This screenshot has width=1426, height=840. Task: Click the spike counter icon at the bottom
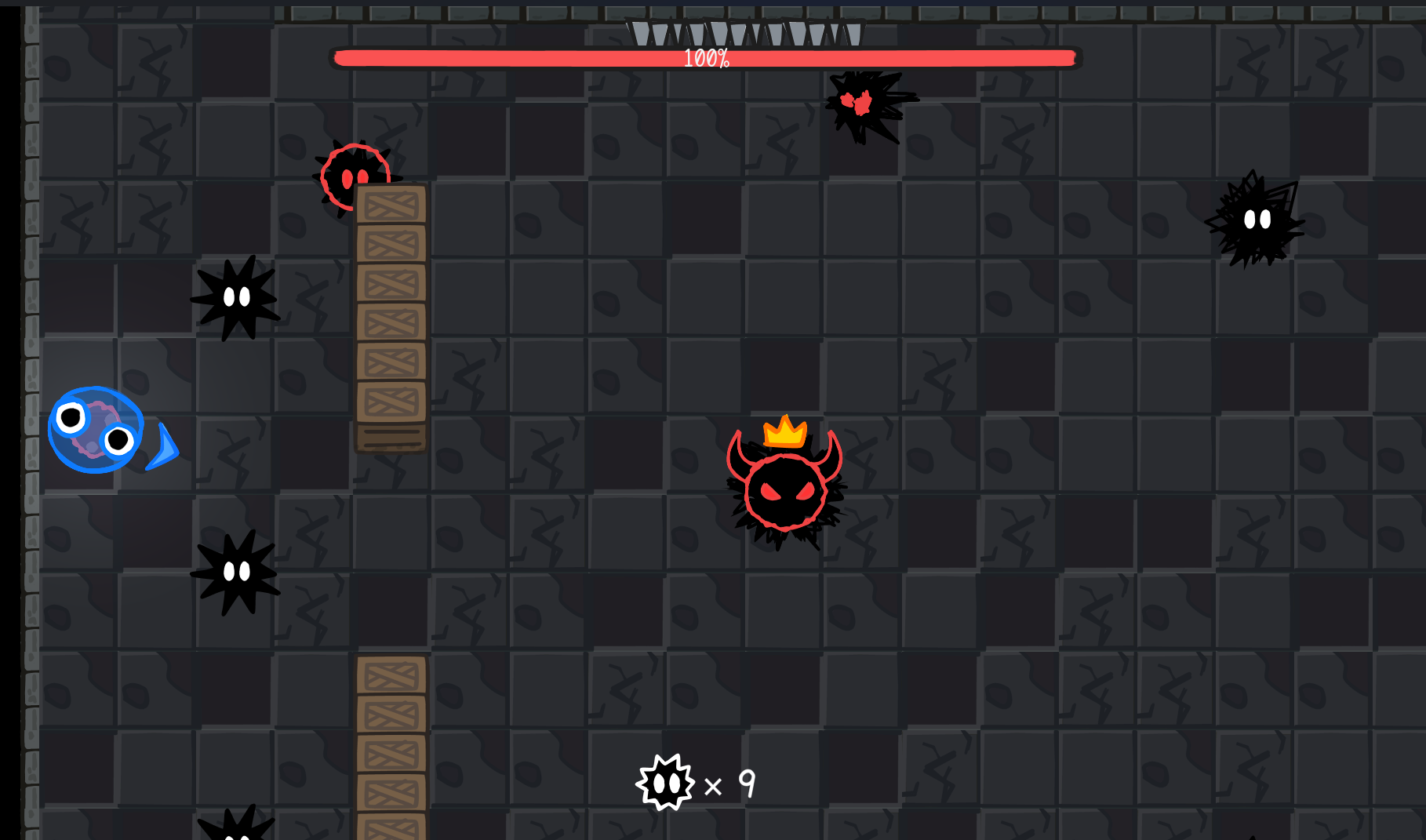point(666,782)
